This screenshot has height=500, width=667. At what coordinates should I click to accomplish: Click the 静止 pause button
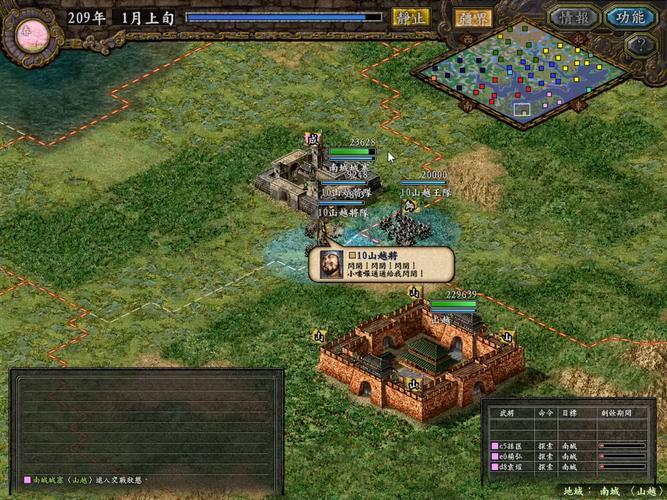(x=411, y=17)
